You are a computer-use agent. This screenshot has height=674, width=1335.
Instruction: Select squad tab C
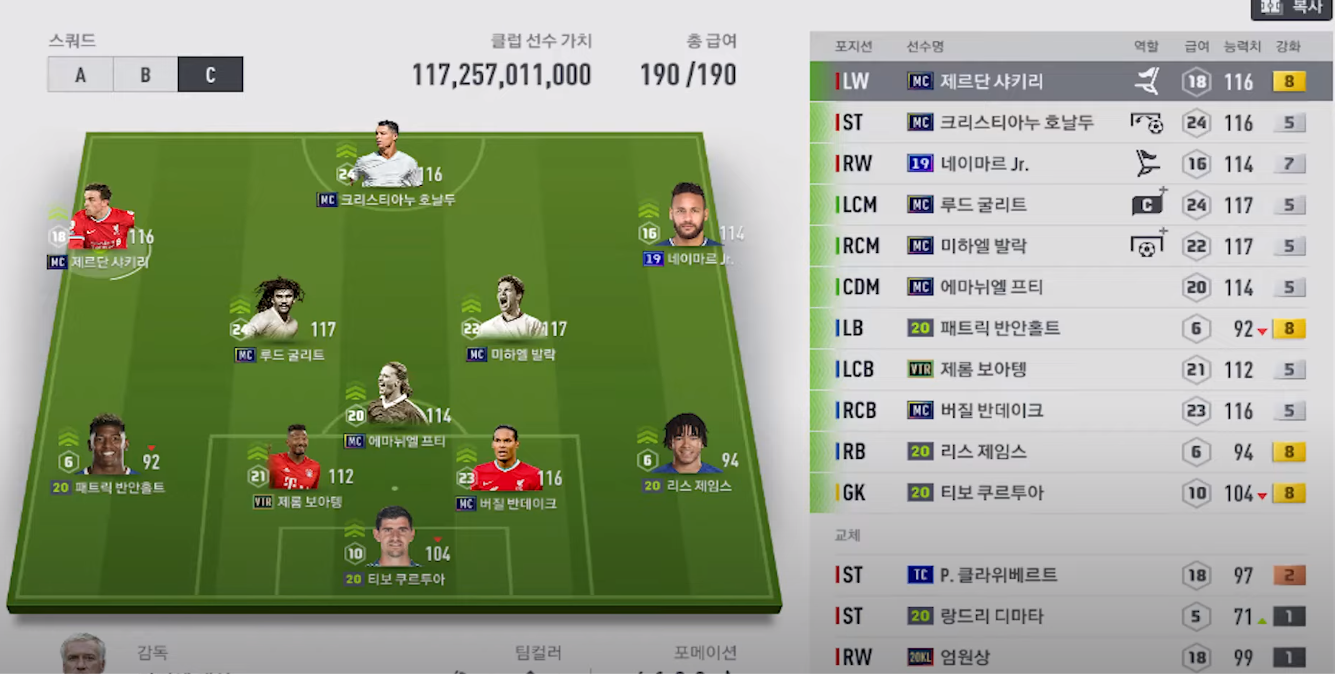tap(210, 75)
